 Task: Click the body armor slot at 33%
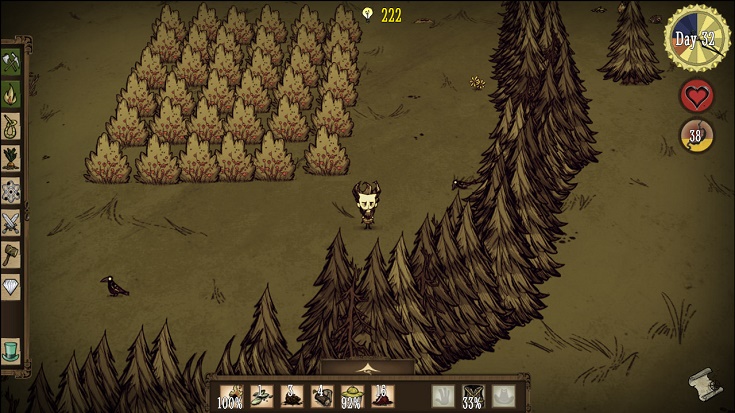[475, 396]
